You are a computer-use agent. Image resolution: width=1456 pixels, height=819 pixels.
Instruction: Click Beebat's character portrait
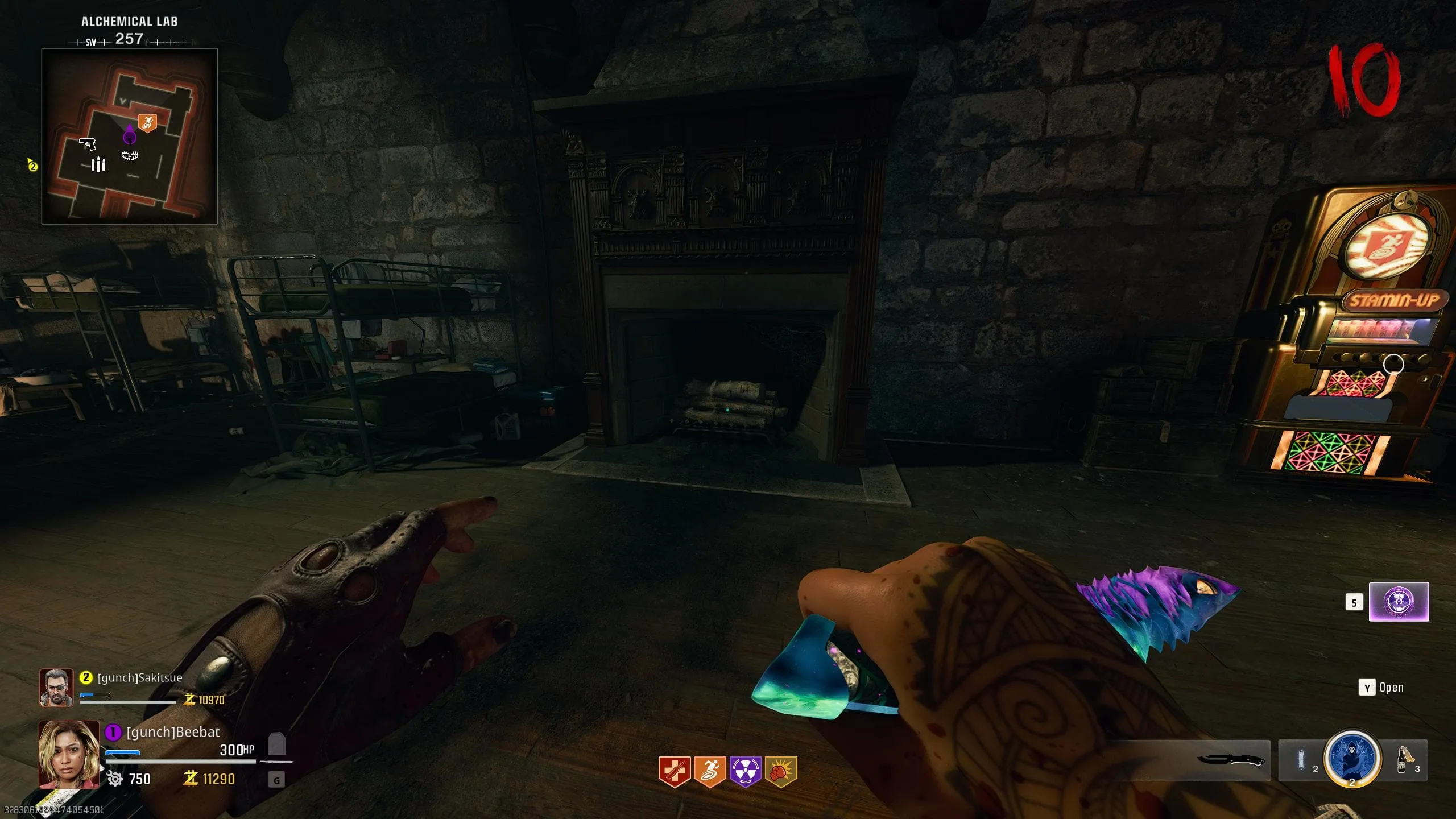[69, 754]
